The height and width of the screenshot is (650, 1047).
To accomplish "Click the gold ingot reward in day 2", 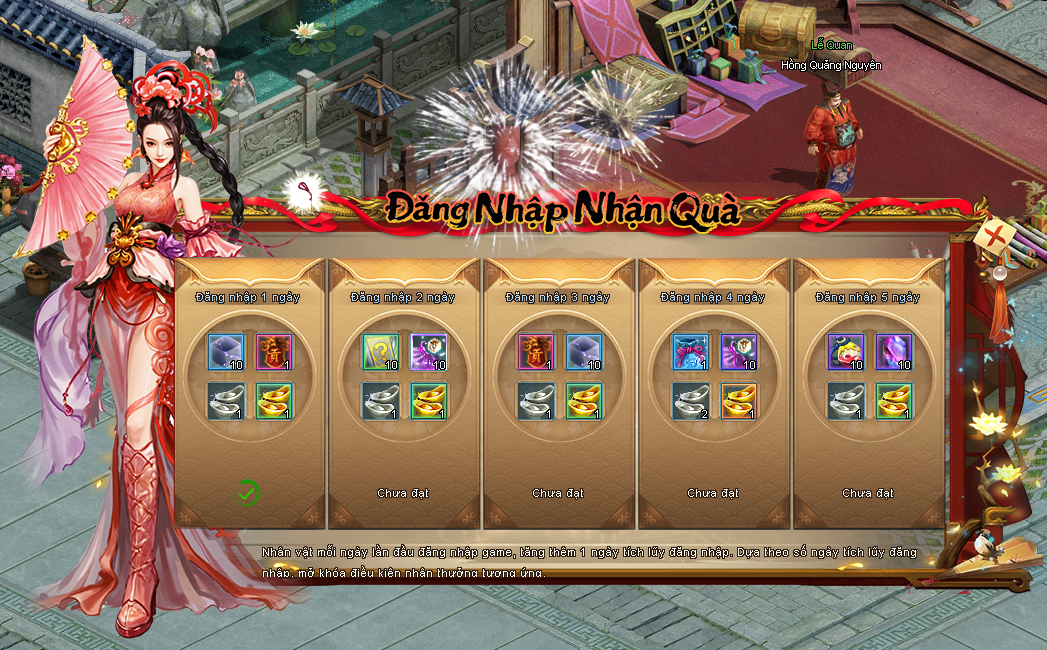I will point(429,400).
